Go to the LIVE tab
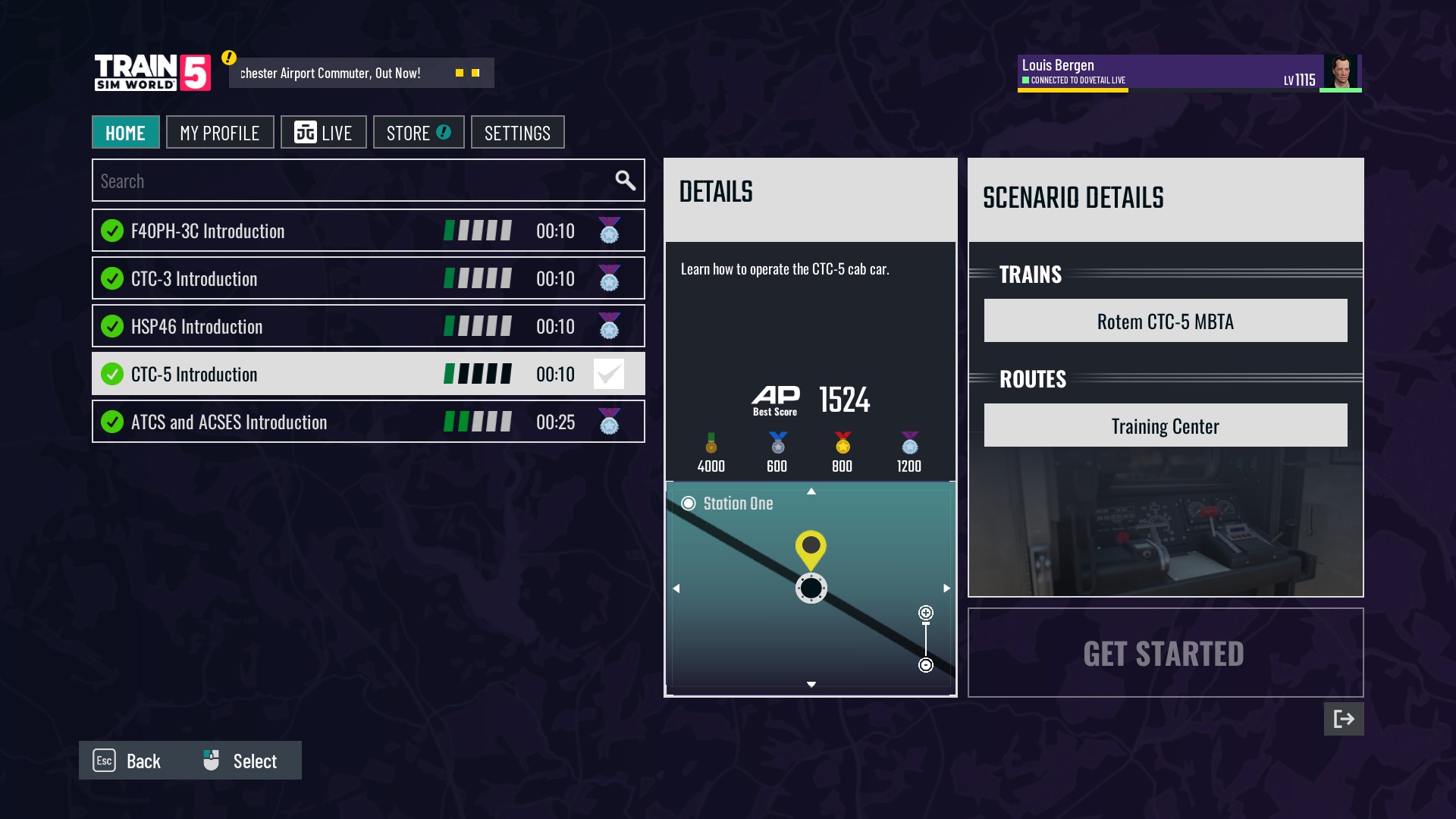Screen dimensions: 1456x819 point(324,133)
